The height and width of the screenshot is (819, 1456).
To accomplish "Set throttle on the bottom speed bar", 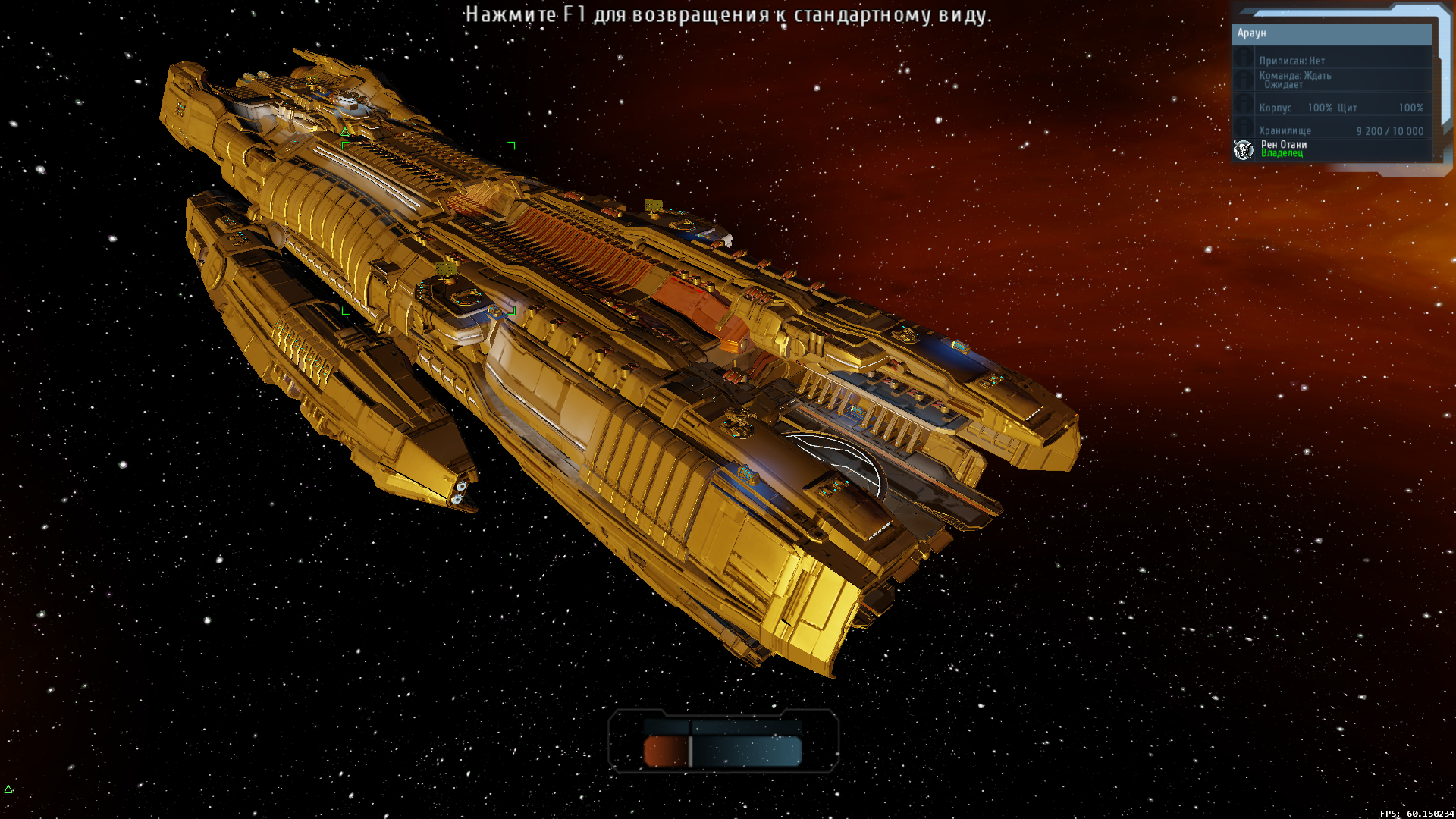I will tap(723, 751).
